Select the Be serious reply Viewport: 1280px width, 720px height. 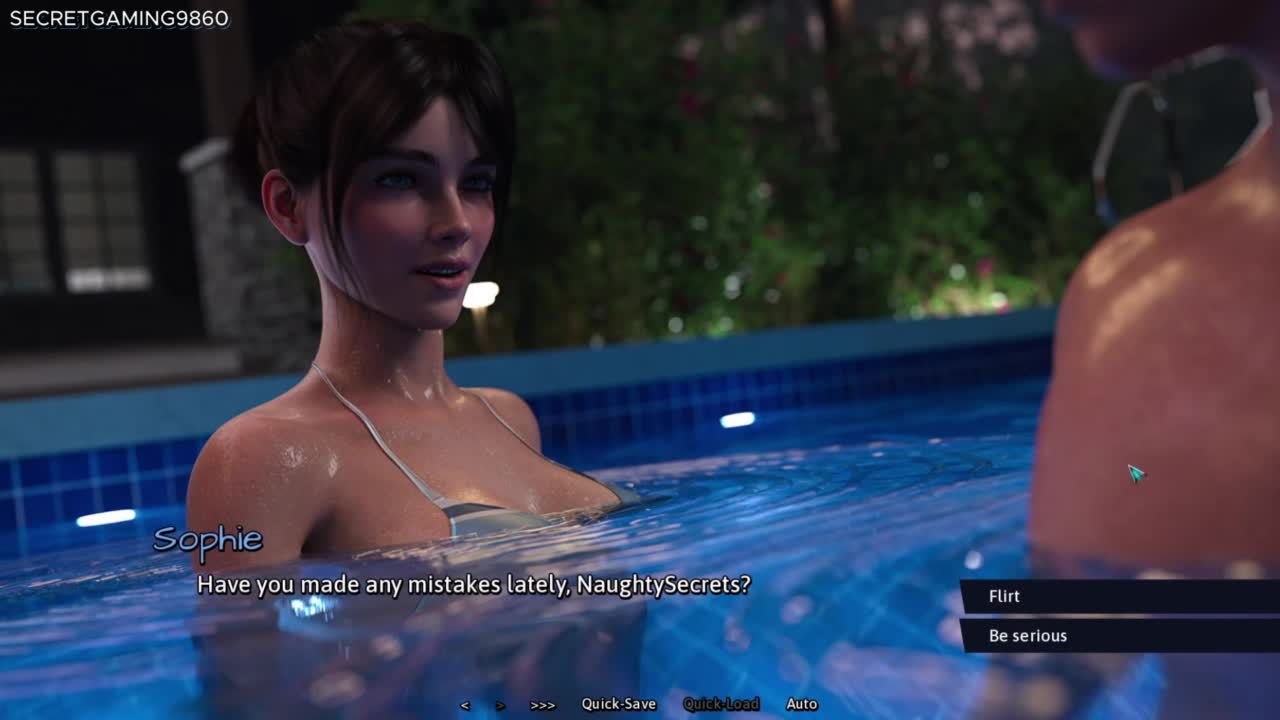pos(1028,636)
